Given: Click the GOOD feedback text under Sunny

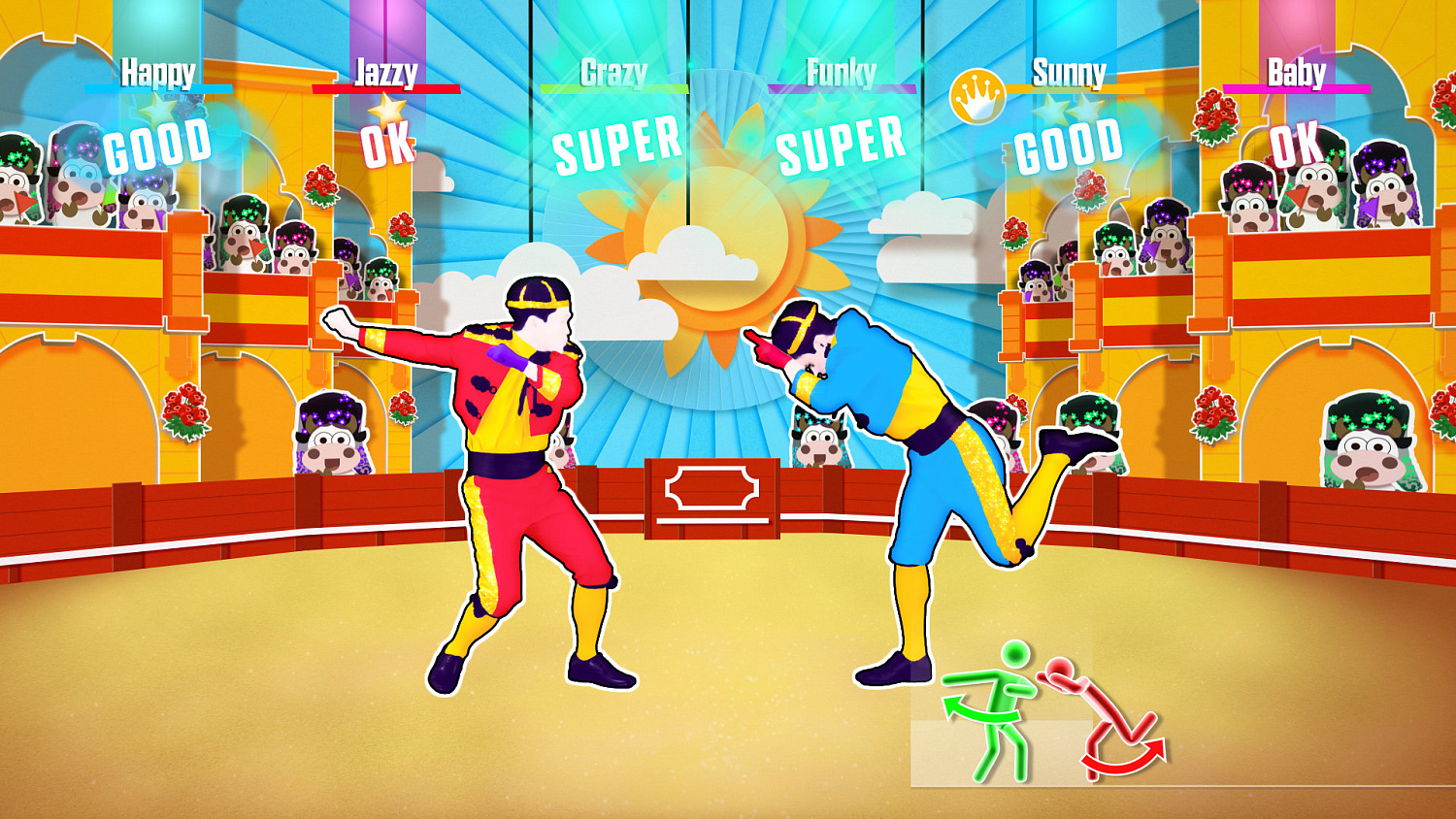Looking at the screenshot, I should [x=1068, y=146].
